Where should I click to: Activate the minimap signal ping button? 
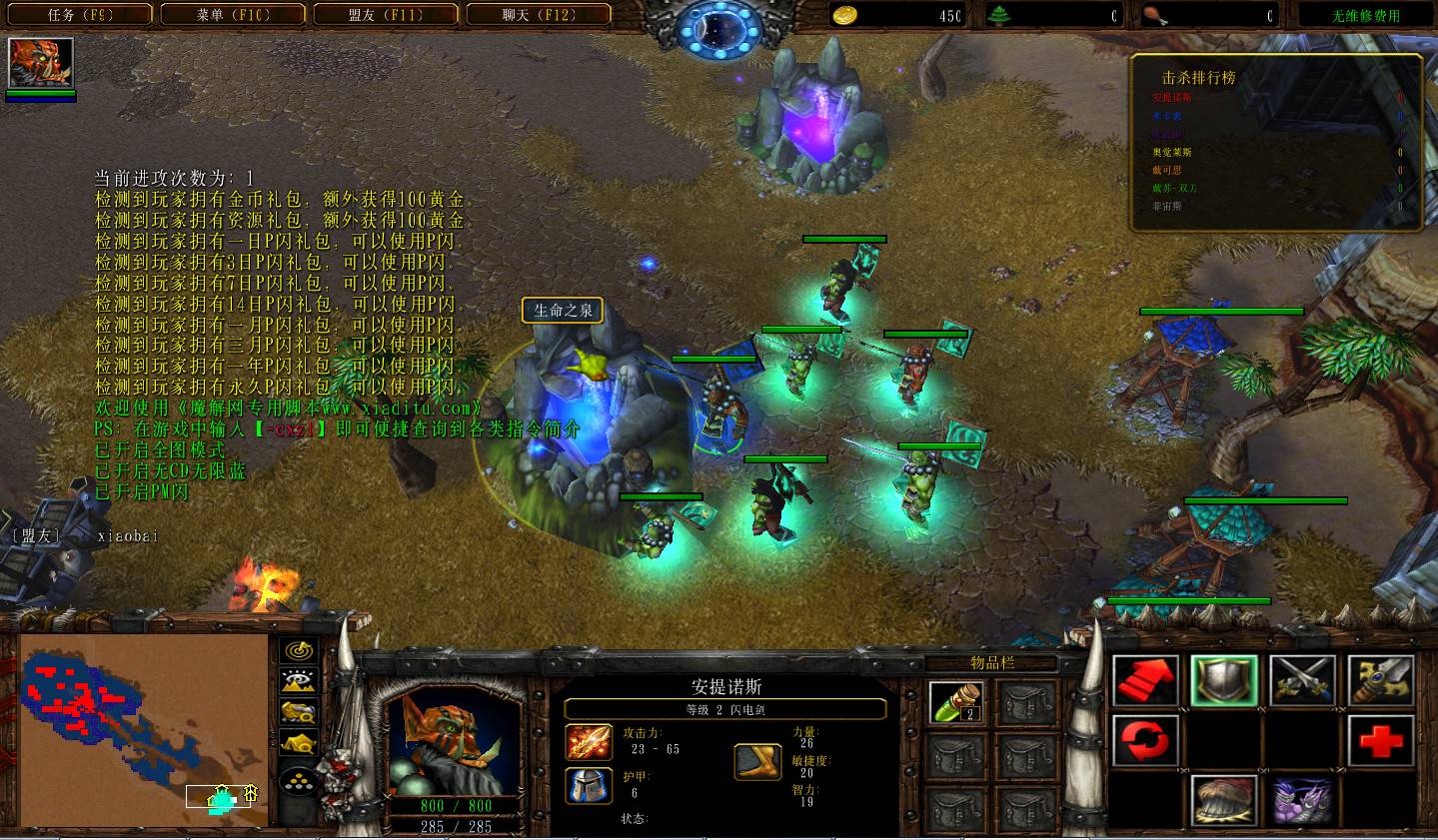(x=298, y=651)
